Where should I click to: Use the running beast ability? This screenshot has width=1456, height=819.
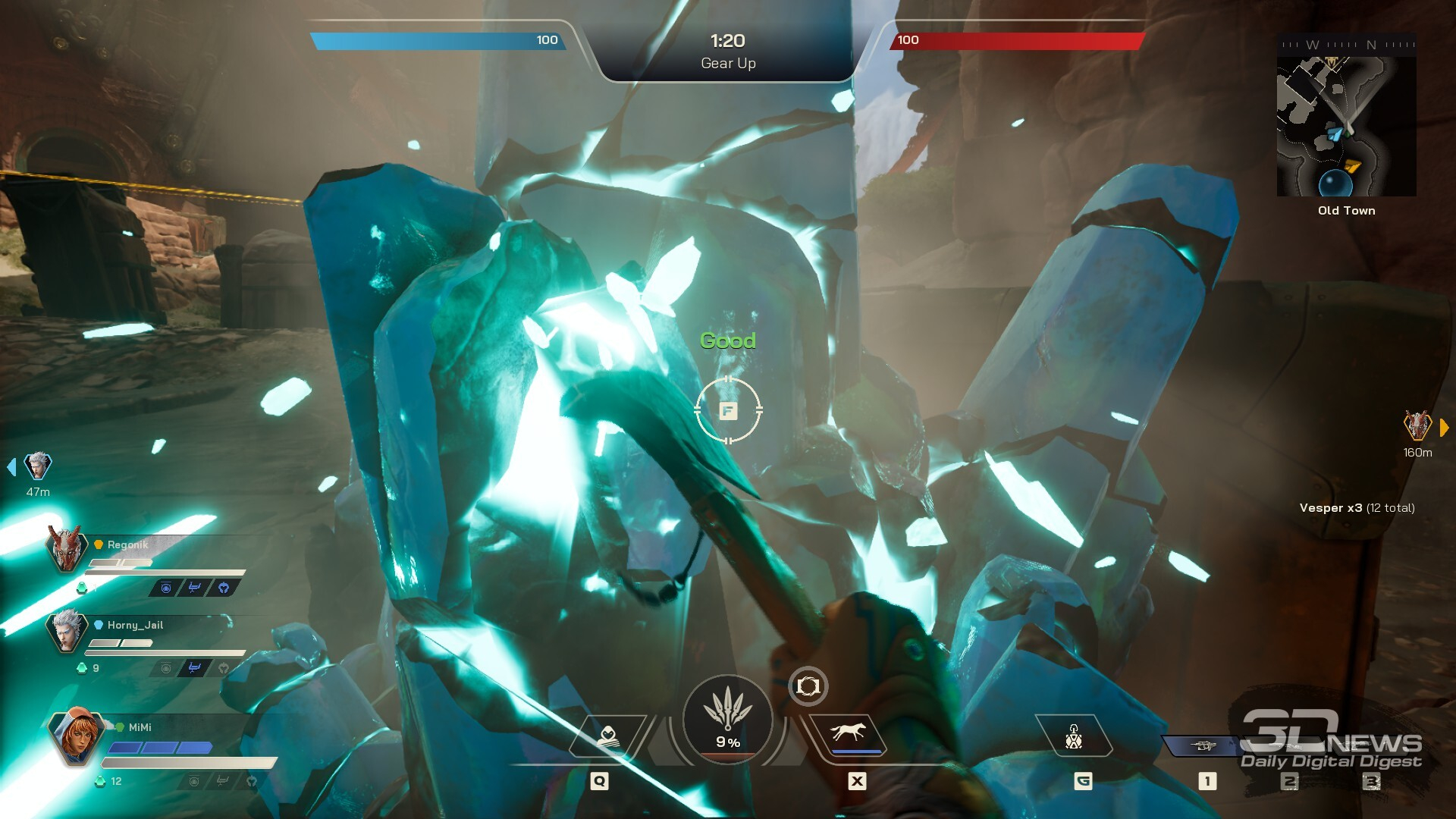click(848, 734)
